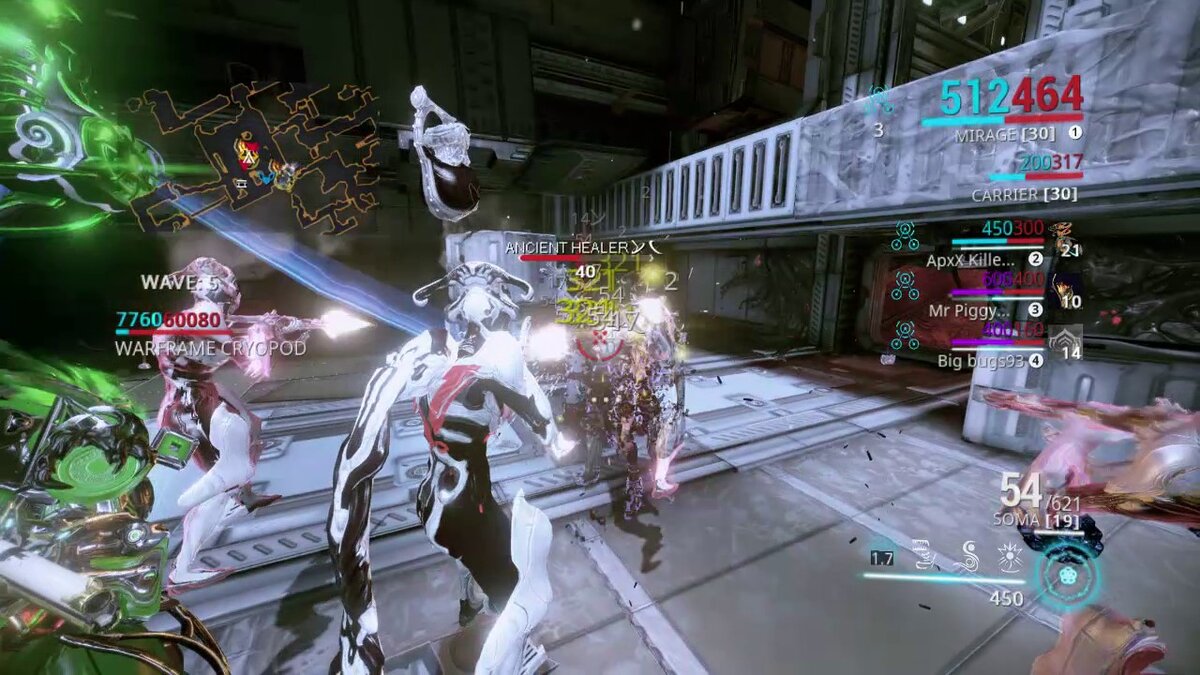Activate the ability showing the 1.7 timer
Screen dimensions: 1200x675
click(x=882, y=558)
